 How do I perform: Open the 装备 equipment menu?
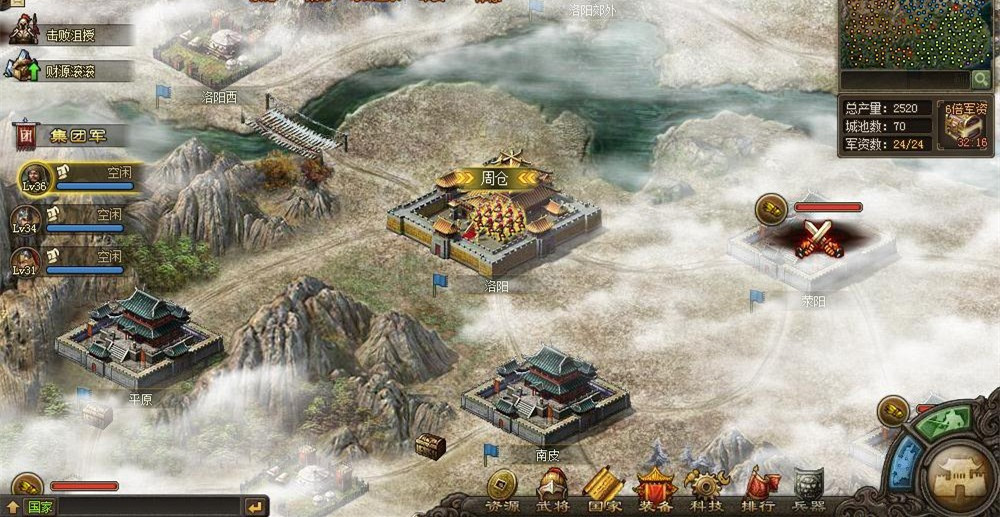coord(656,489)
